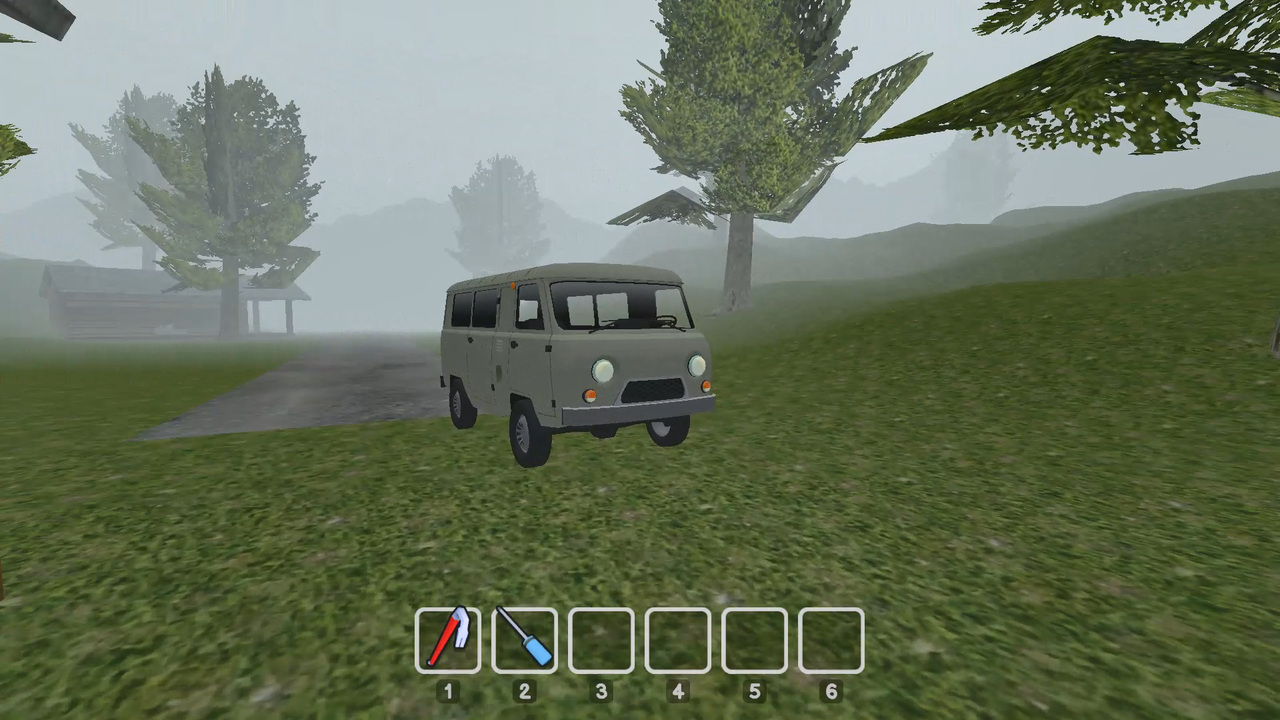Select the crowbar in hotbar slot 1
The width and height of the screenshot is (1280, 720).
click(449, 640)
